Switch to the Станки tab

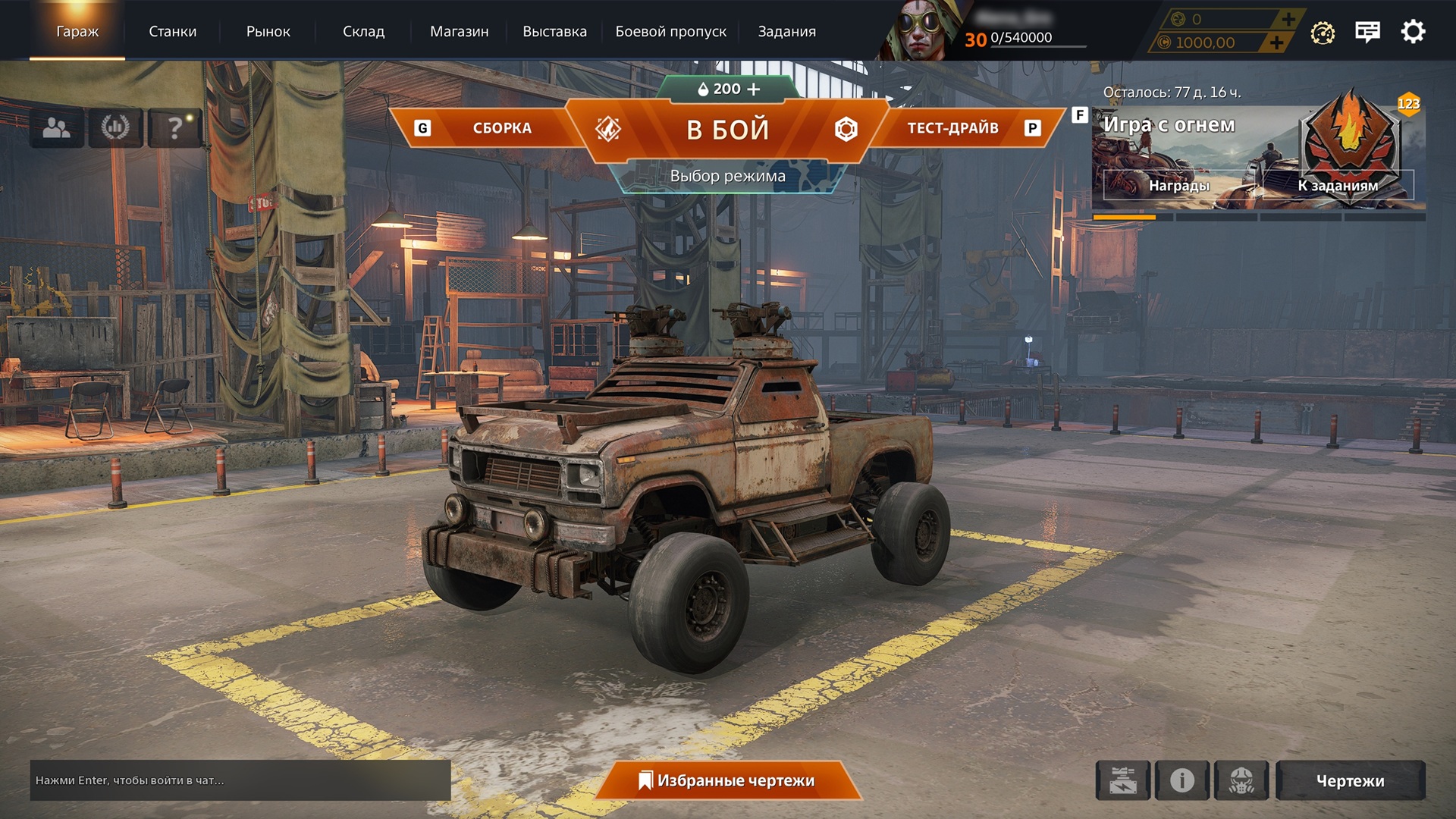pos(172,32)
